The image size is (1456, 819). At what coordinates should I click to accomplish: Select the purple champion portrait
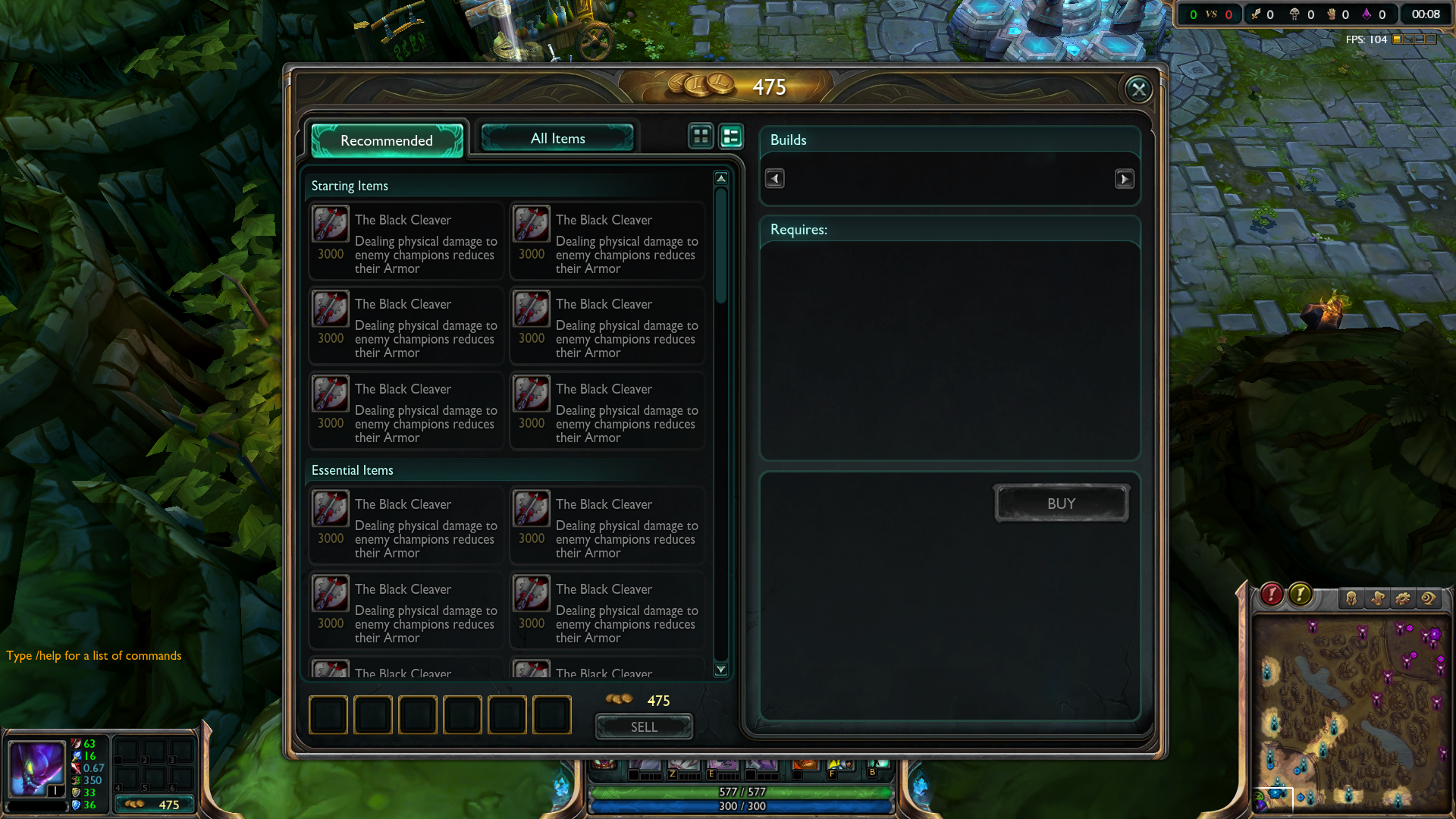(x=35, y=767)
